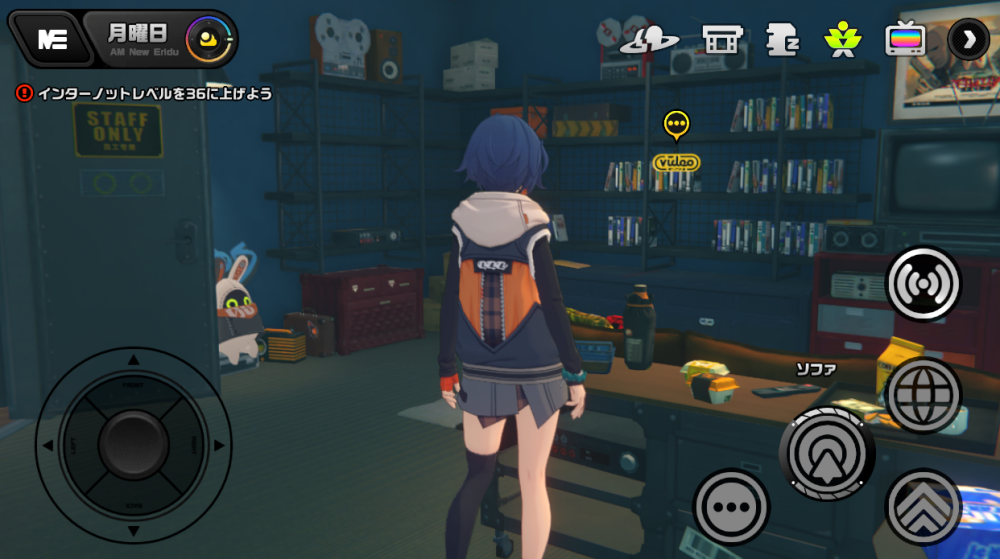The height and width of the screenshot is (559, 1000).
Task: Open the three-dots chat button
Action: tap(731, 506)
